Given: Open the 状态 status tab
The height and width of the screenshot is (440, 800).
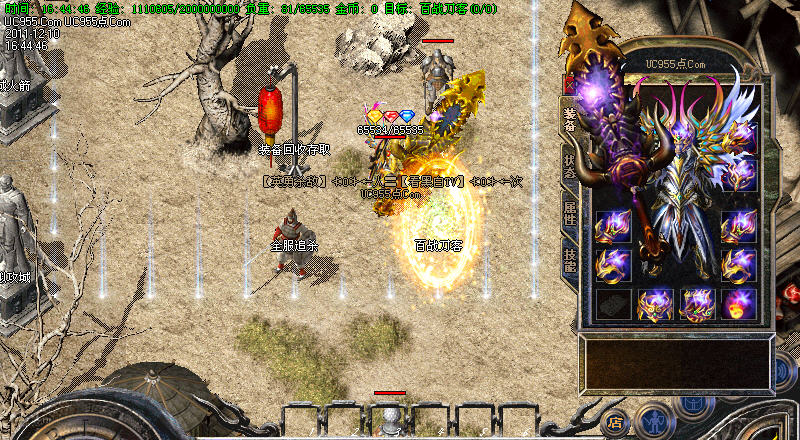Looking at the screenshot, I should [569, 166].
